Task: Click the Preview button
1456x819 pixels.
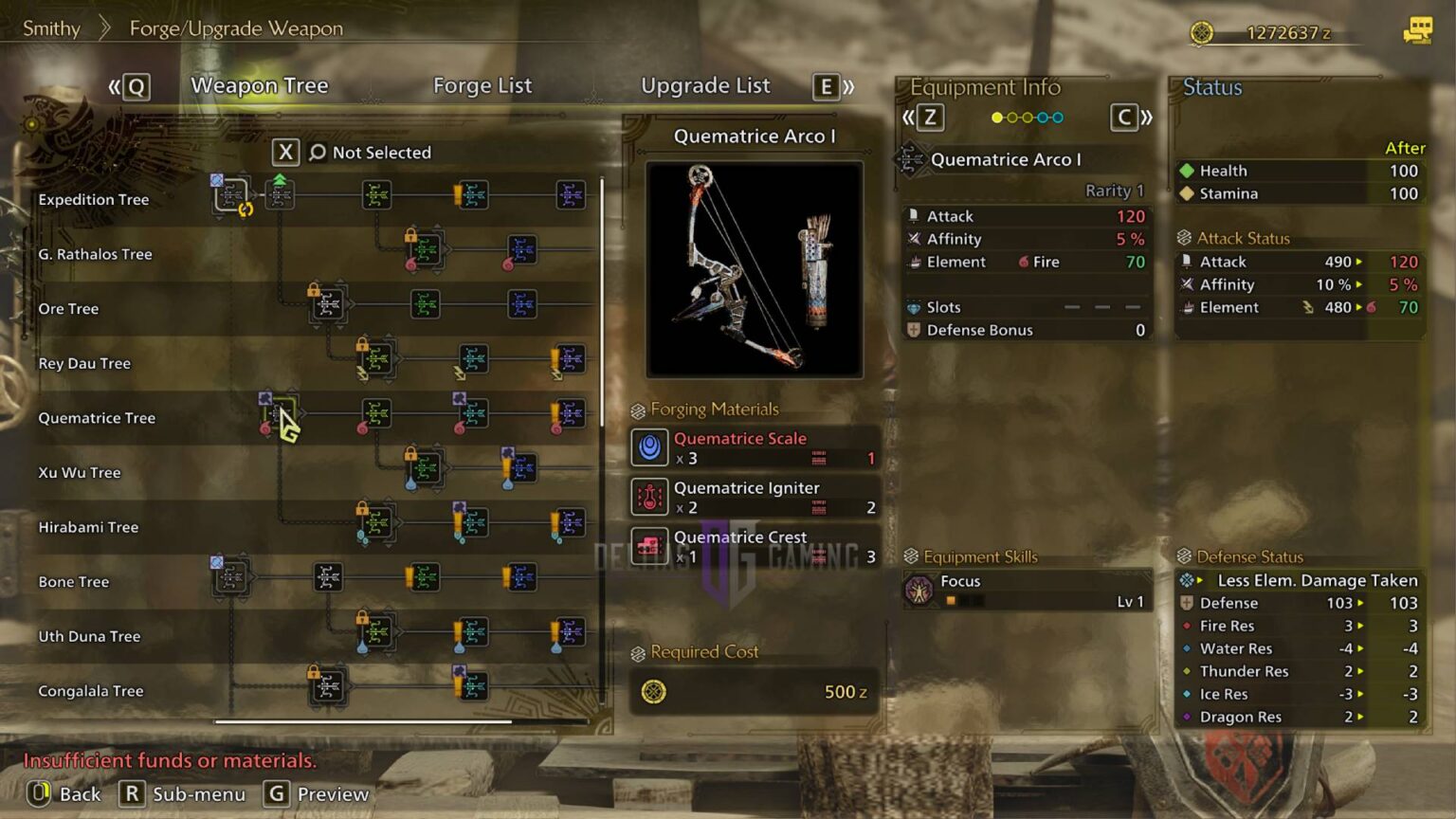Action: (318, 794)
